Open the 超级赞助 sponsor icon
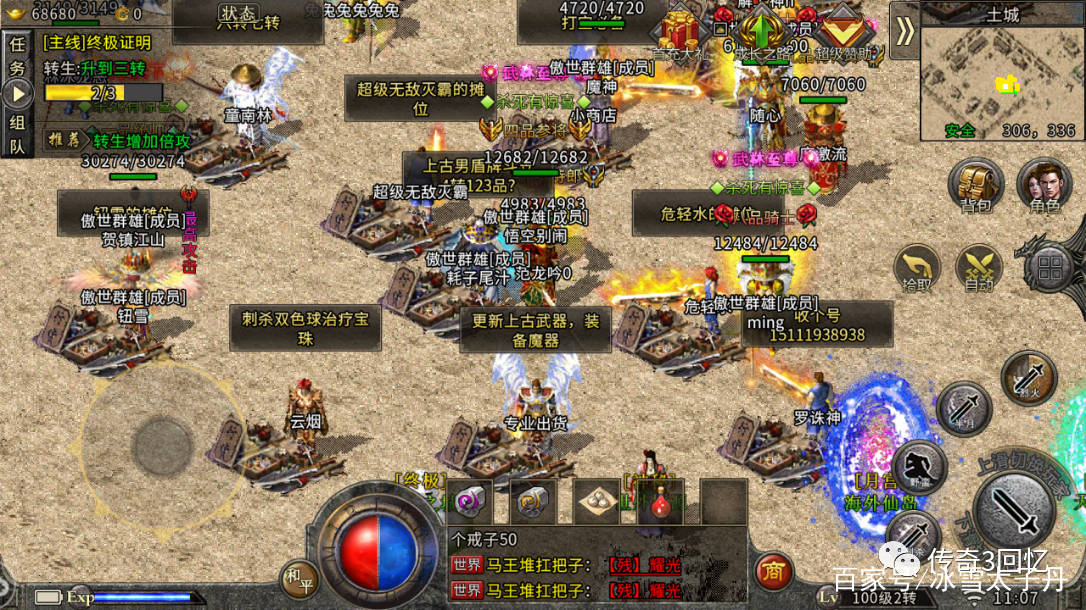This screenshot has width=1086, height=610. [x=842, y=32]
